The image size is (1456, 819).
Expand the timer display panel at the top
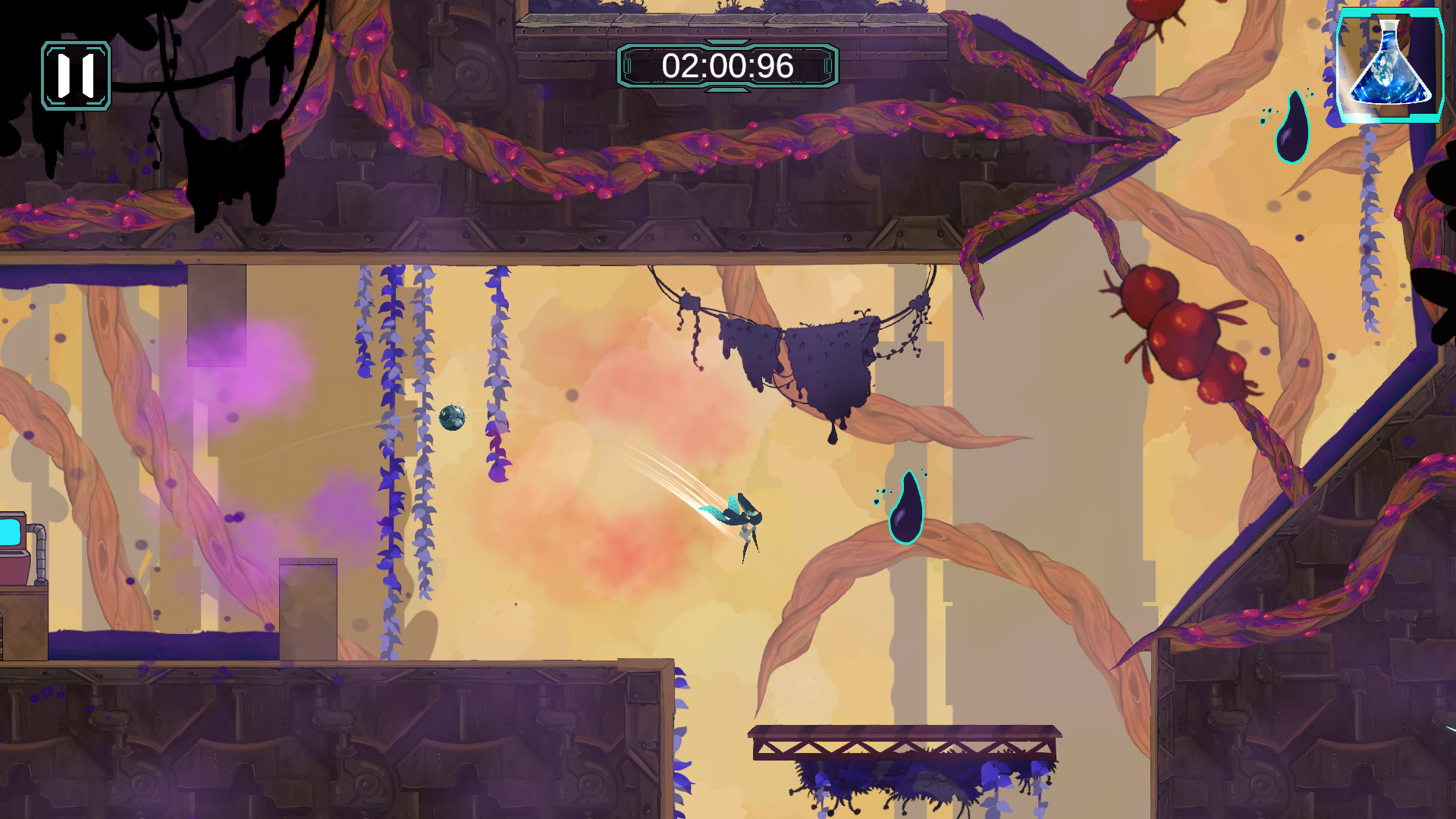pyautogui.click(x=726, y=67)
